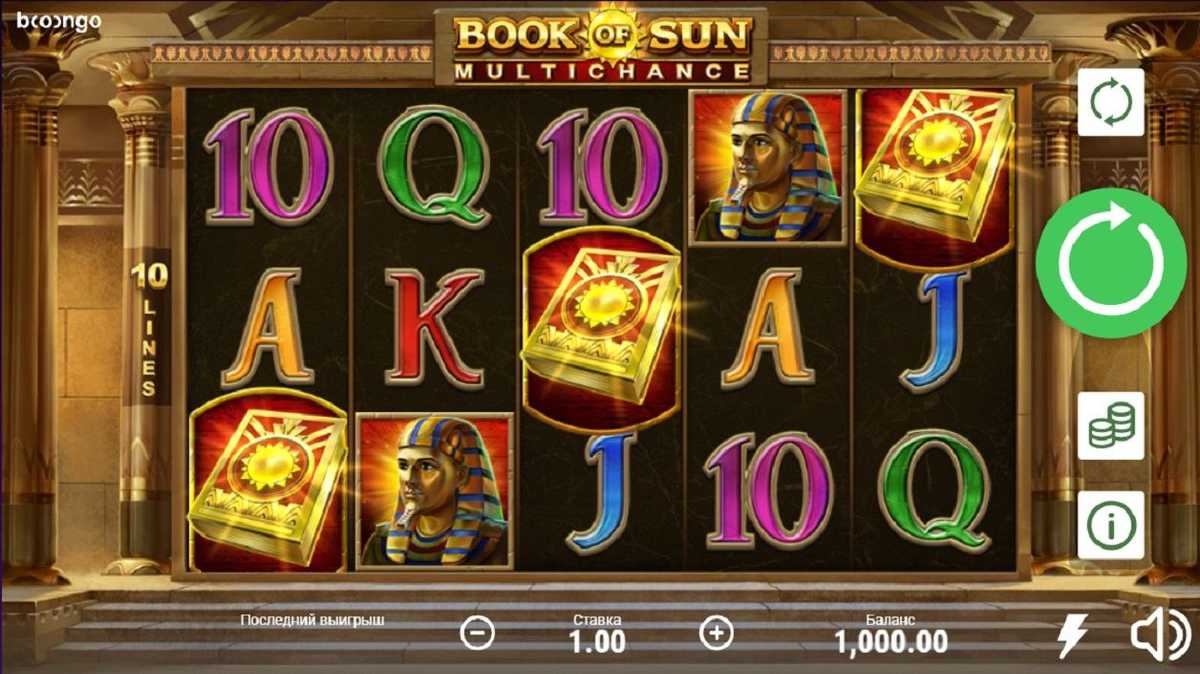Screen dimensions: 1200x674
Task: Open the coin stack bet menu
Action: tap(1110, 426)
